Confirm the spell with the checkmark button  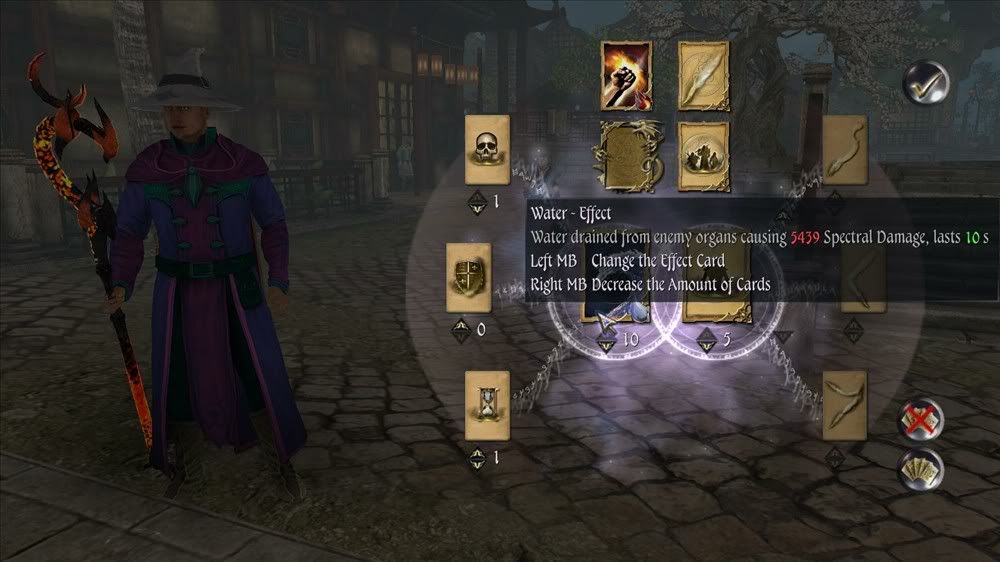tap(924, 82)
